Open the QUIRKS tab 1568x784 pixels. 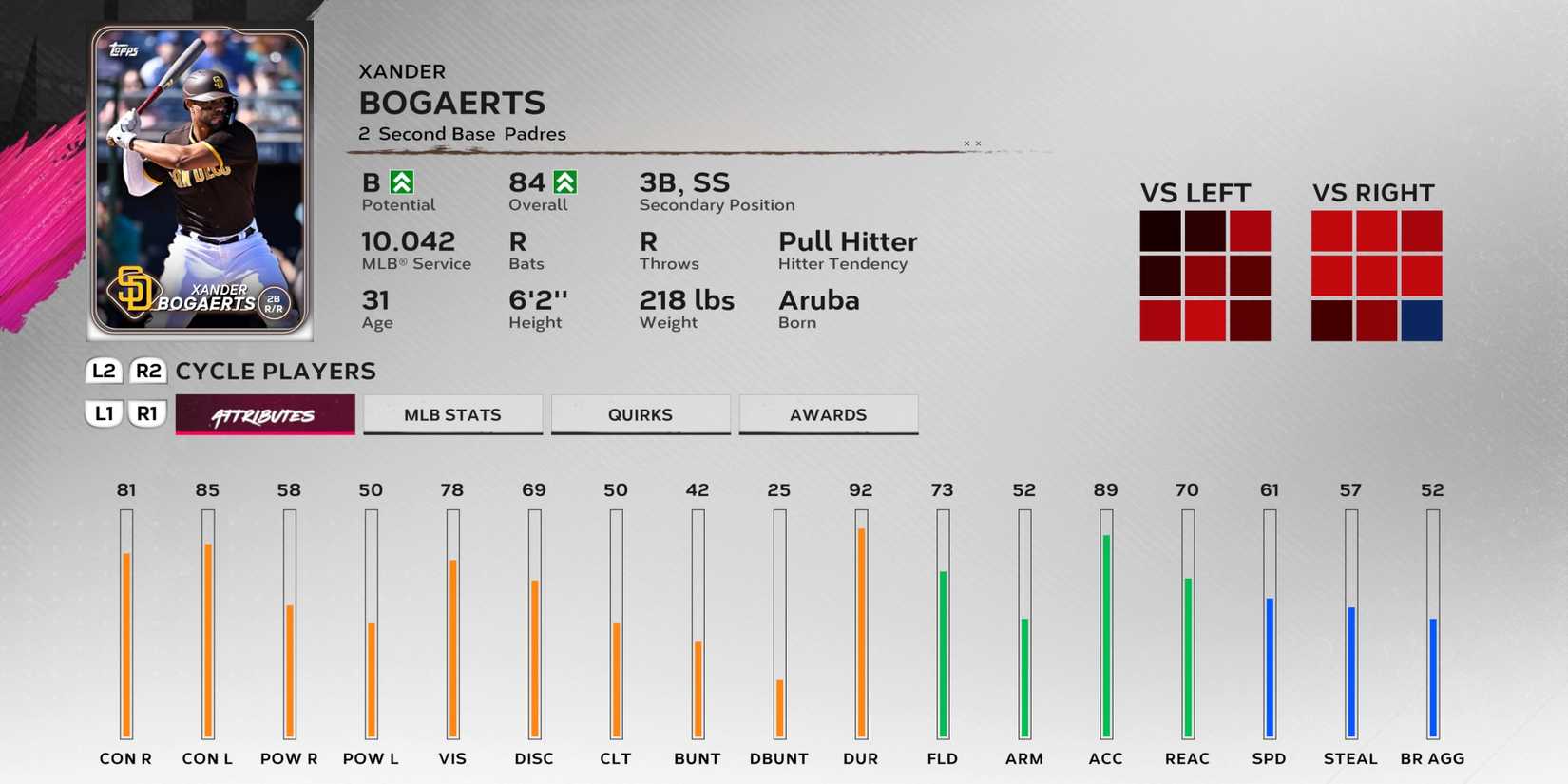640,414
